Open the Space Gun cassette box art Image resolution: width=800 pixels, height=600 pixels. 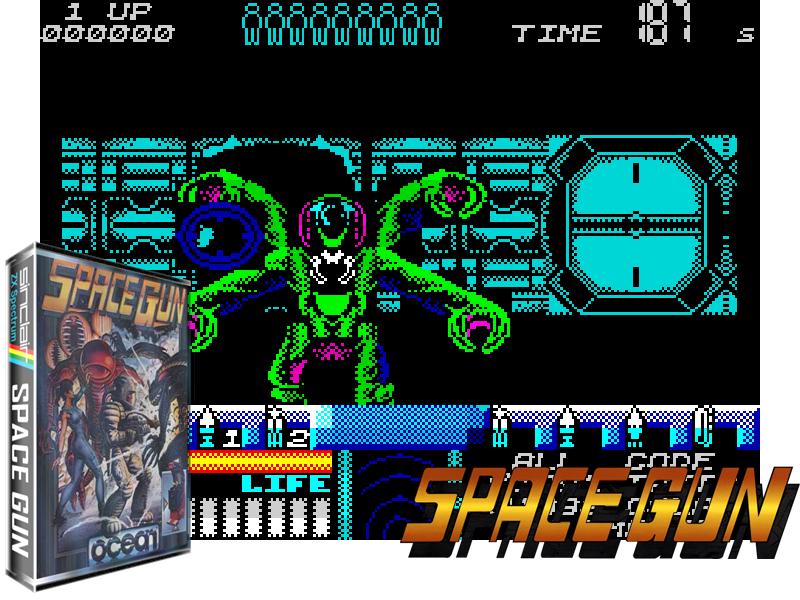98,420
